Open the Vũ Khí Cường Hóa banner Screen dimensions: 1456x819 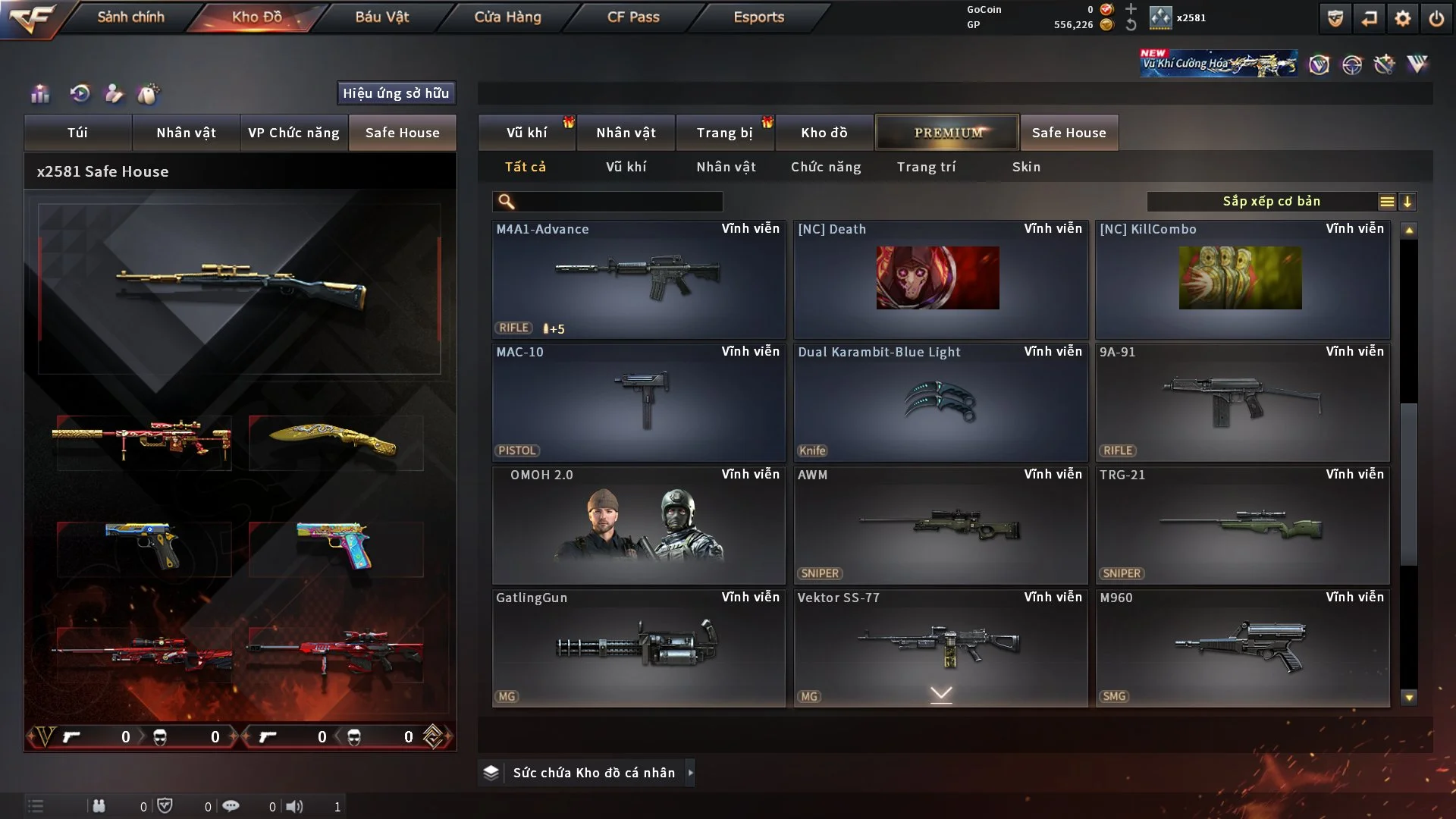1218,64
